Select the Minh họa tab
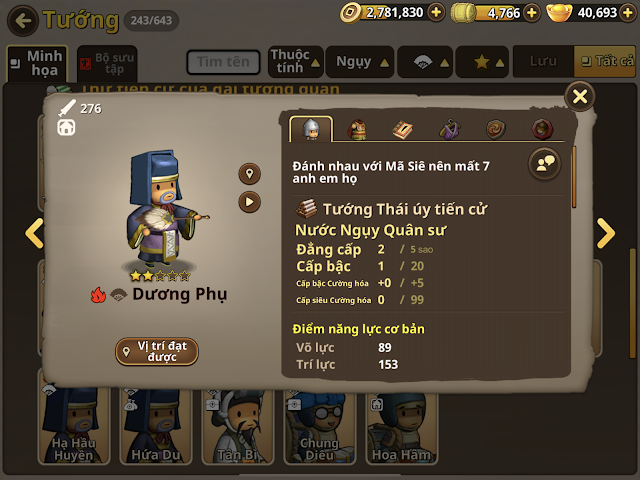Screen dimensions: 640x480 click(x=37, y=63)
